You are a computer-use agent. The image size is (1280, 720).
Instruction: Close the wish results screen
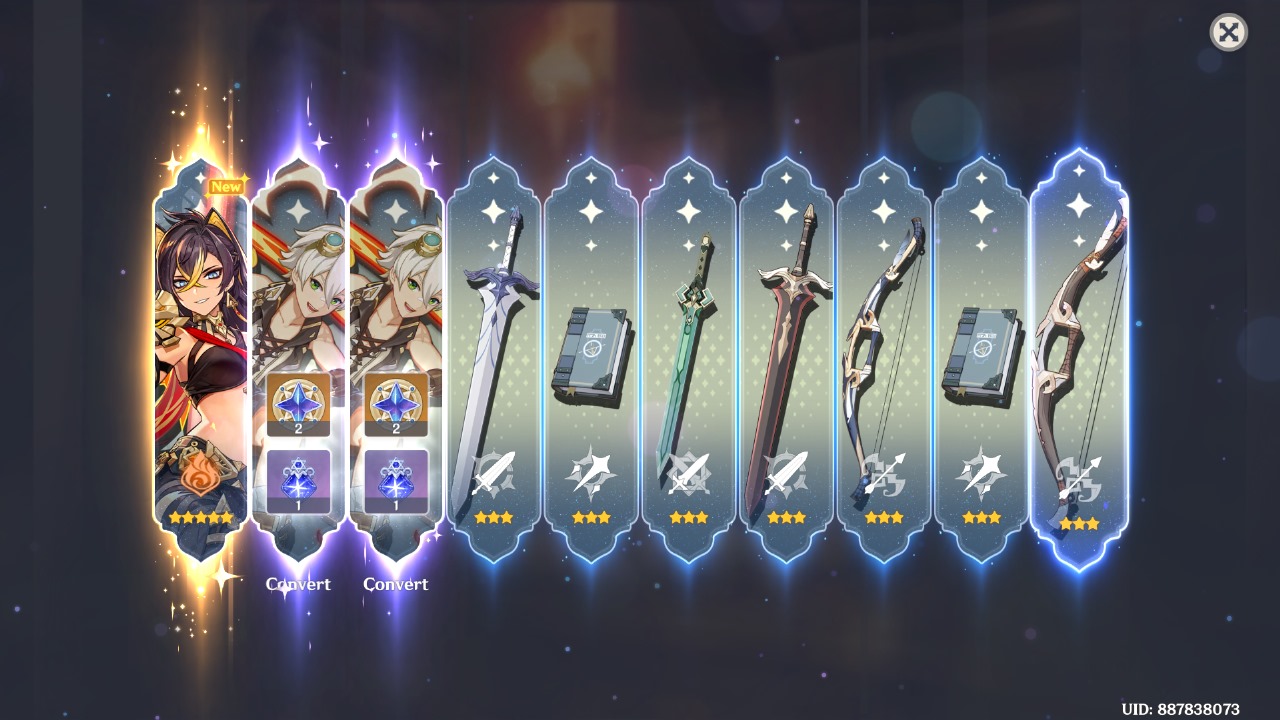click(x=1228, y=33)
